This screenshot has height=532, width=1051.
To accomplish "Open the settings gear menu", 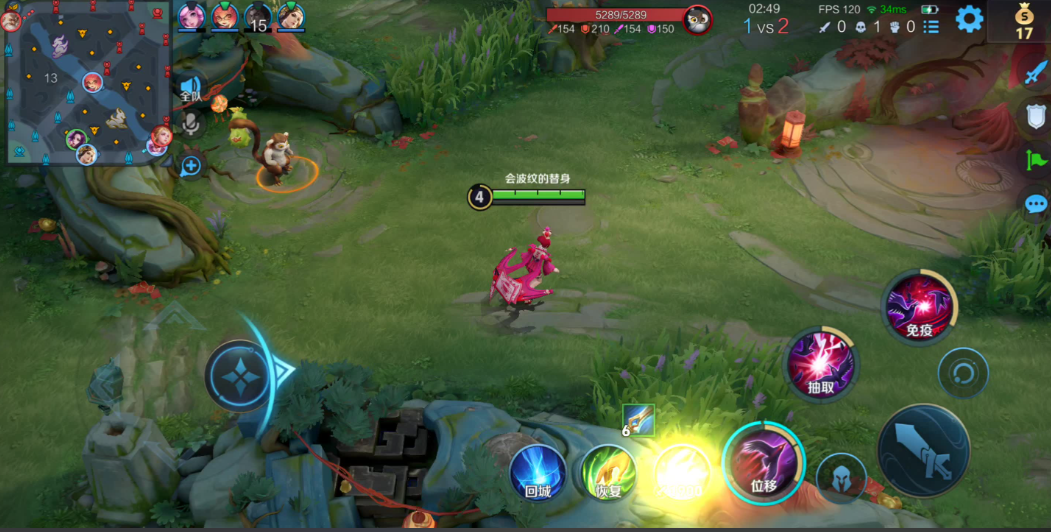I will [968, 19].
